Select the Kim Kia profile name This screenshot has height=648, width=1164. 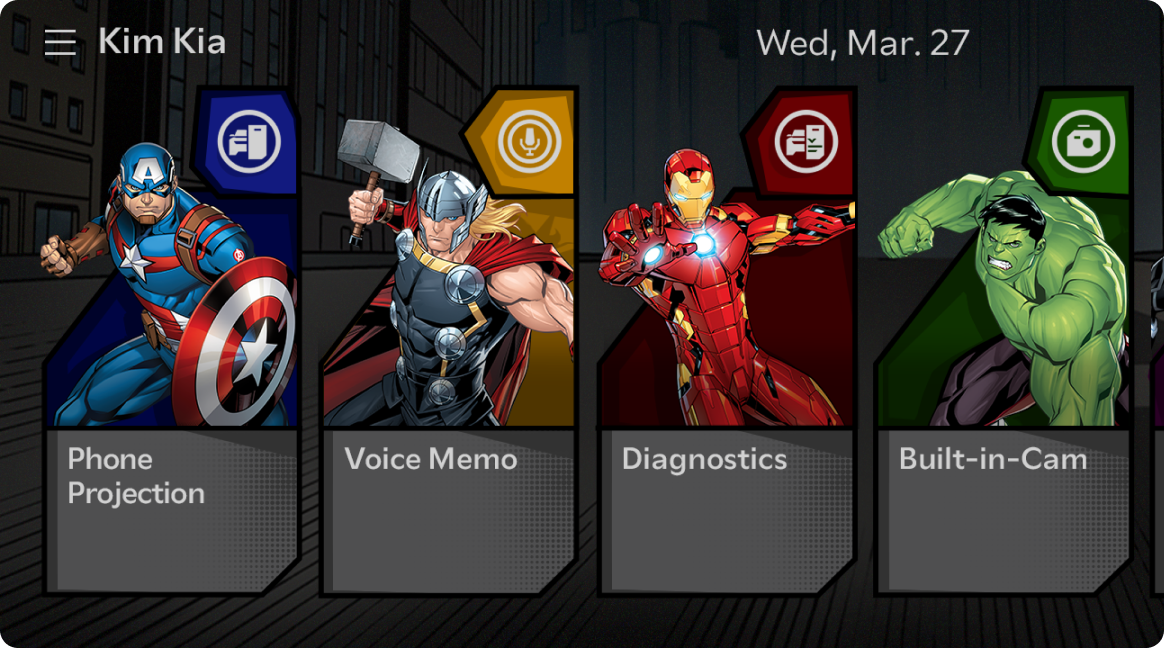click(x=162, y=42)
